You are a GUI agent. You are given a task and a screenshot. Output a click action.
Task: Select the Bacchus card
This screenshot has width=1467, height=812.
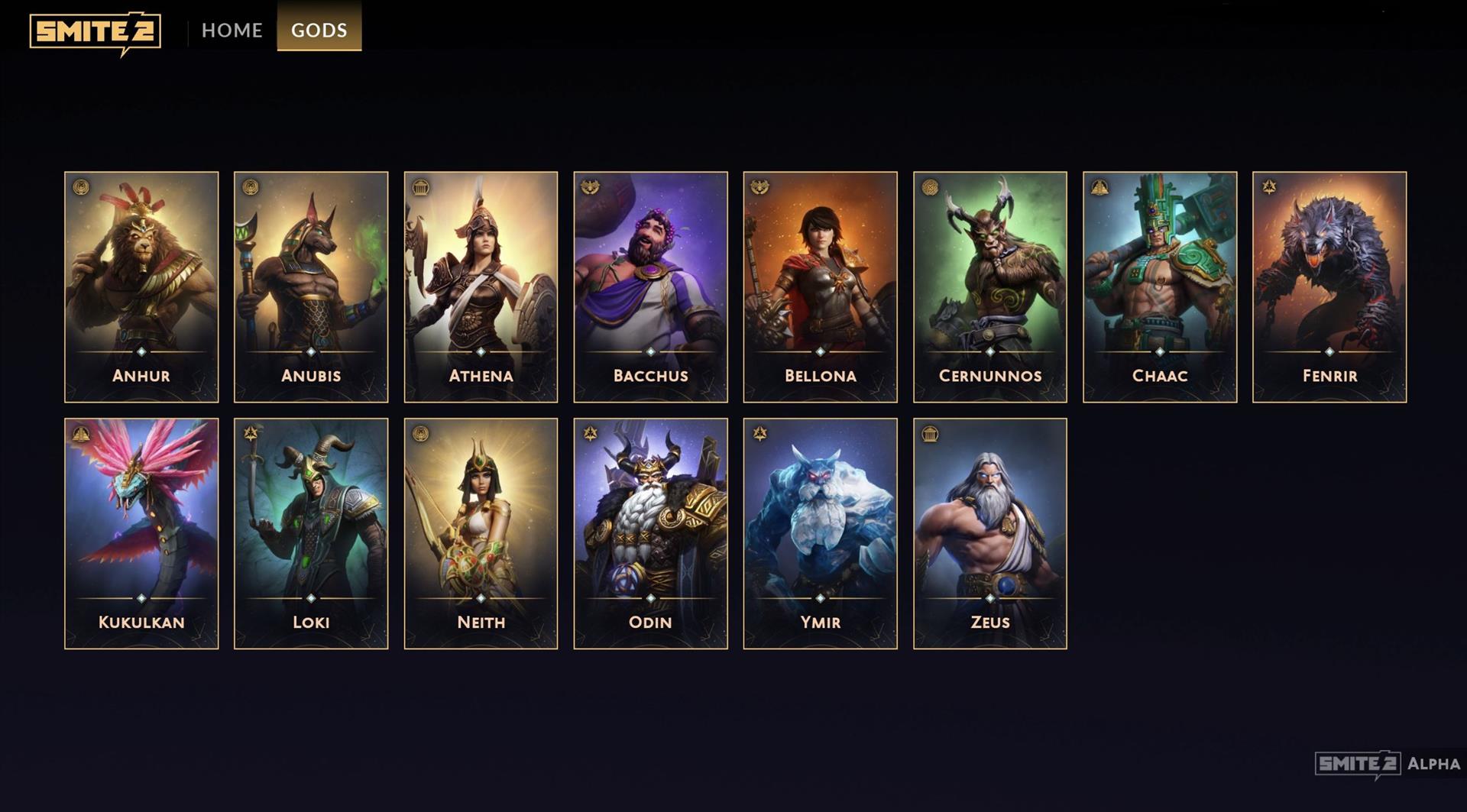[650, 286]
